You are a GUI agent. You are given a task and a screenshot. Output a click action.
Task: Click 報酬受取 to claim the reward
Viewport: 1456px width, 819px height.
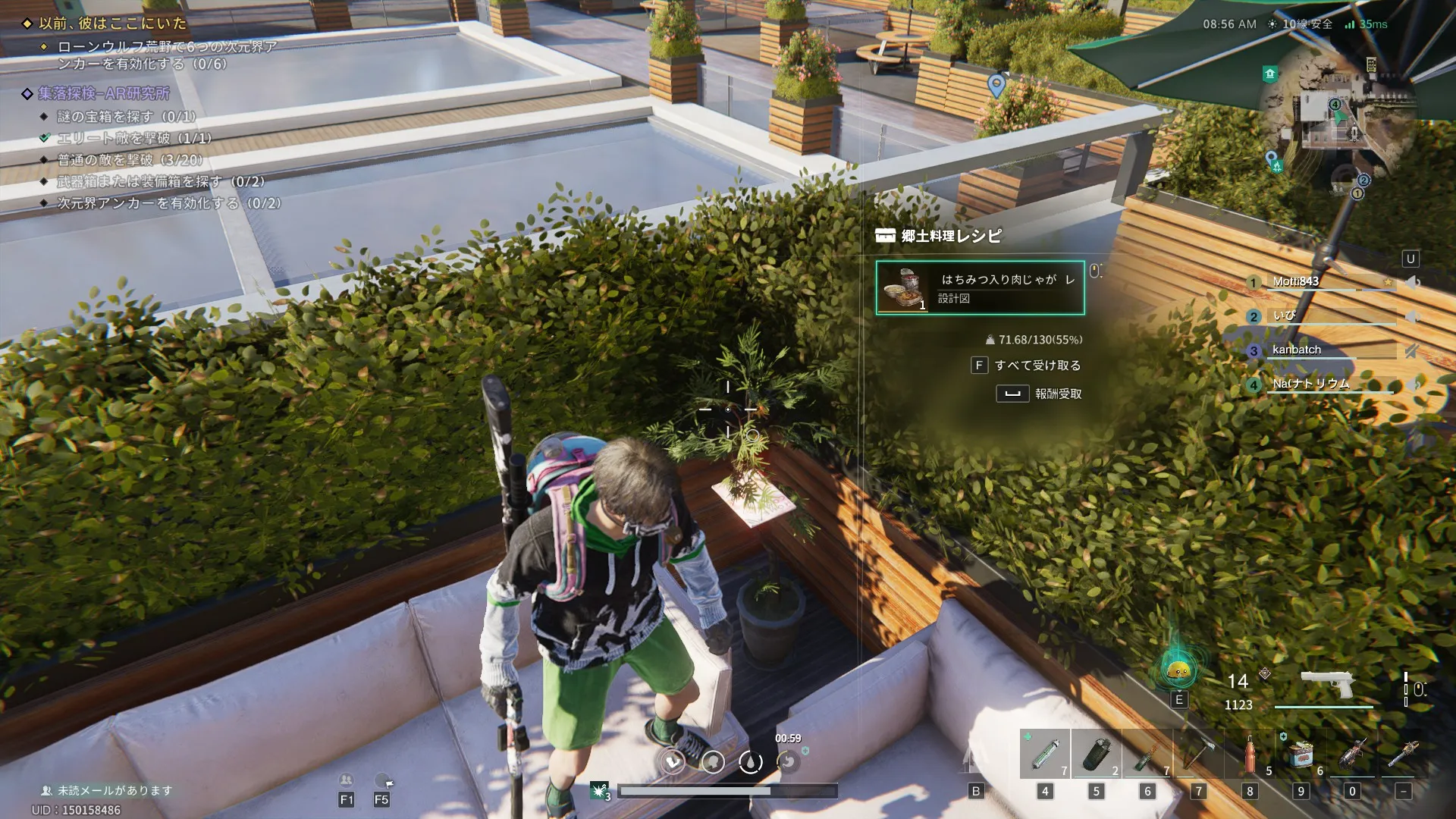click(1057, 394)
